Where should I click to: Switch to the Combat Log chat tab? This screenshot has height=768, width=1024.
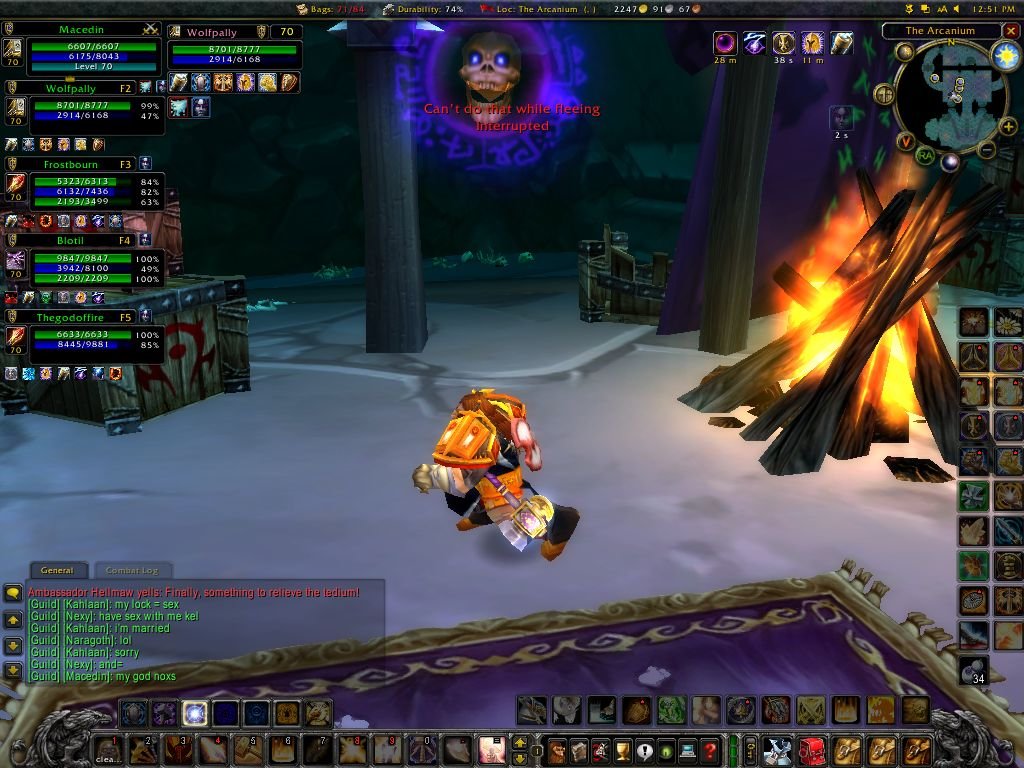pyautogui.click(x=132, y=570)
